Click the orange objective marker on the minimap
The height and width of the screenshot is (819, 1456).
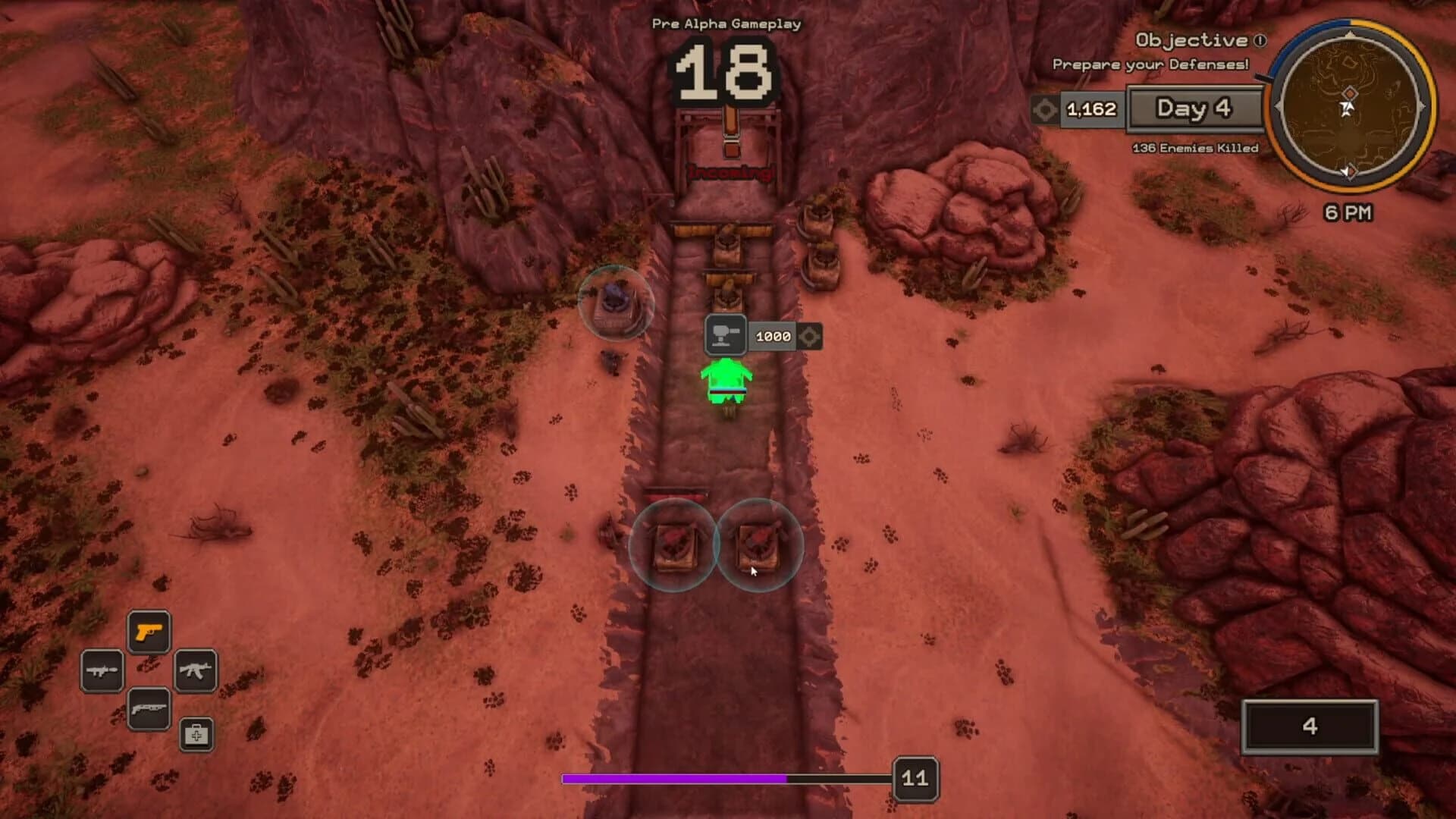click(1351, 93)
